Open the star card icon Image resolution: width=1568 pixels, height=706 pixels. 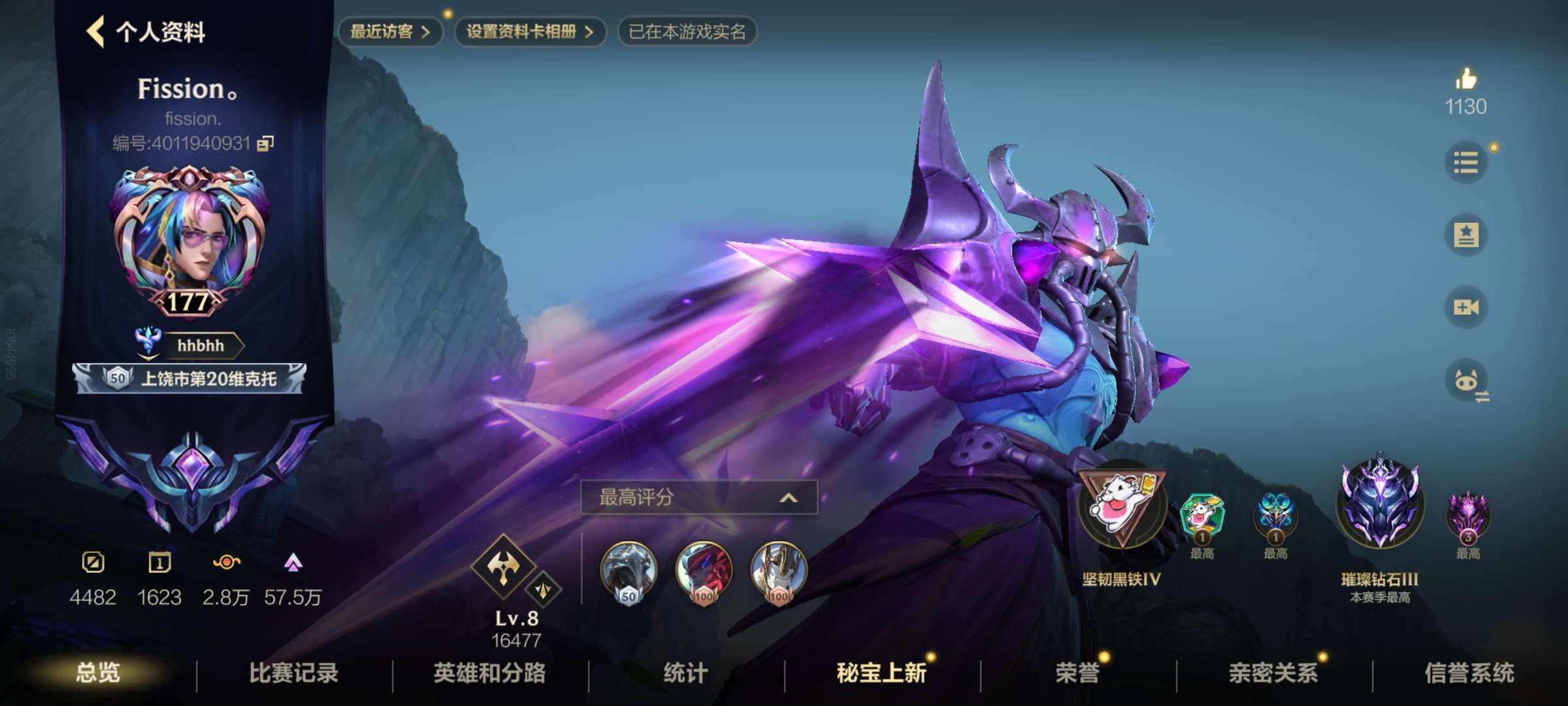(1465, 235)
